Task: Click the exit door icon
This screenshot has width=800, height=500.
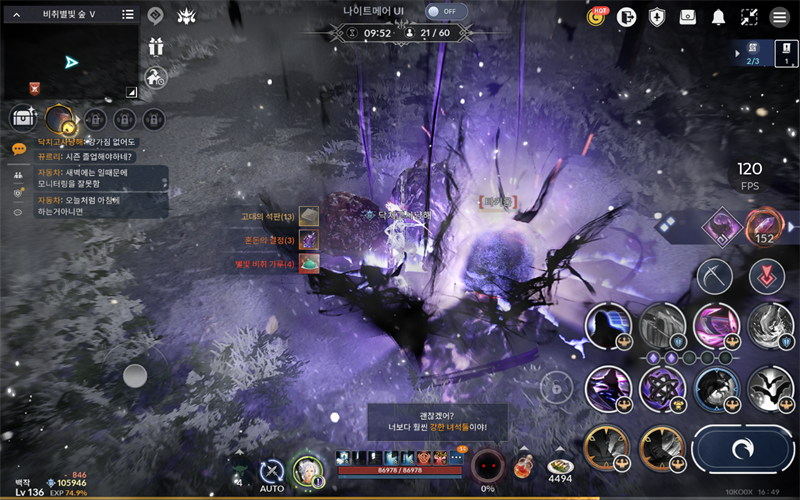Action: click(x=627, y=16)
